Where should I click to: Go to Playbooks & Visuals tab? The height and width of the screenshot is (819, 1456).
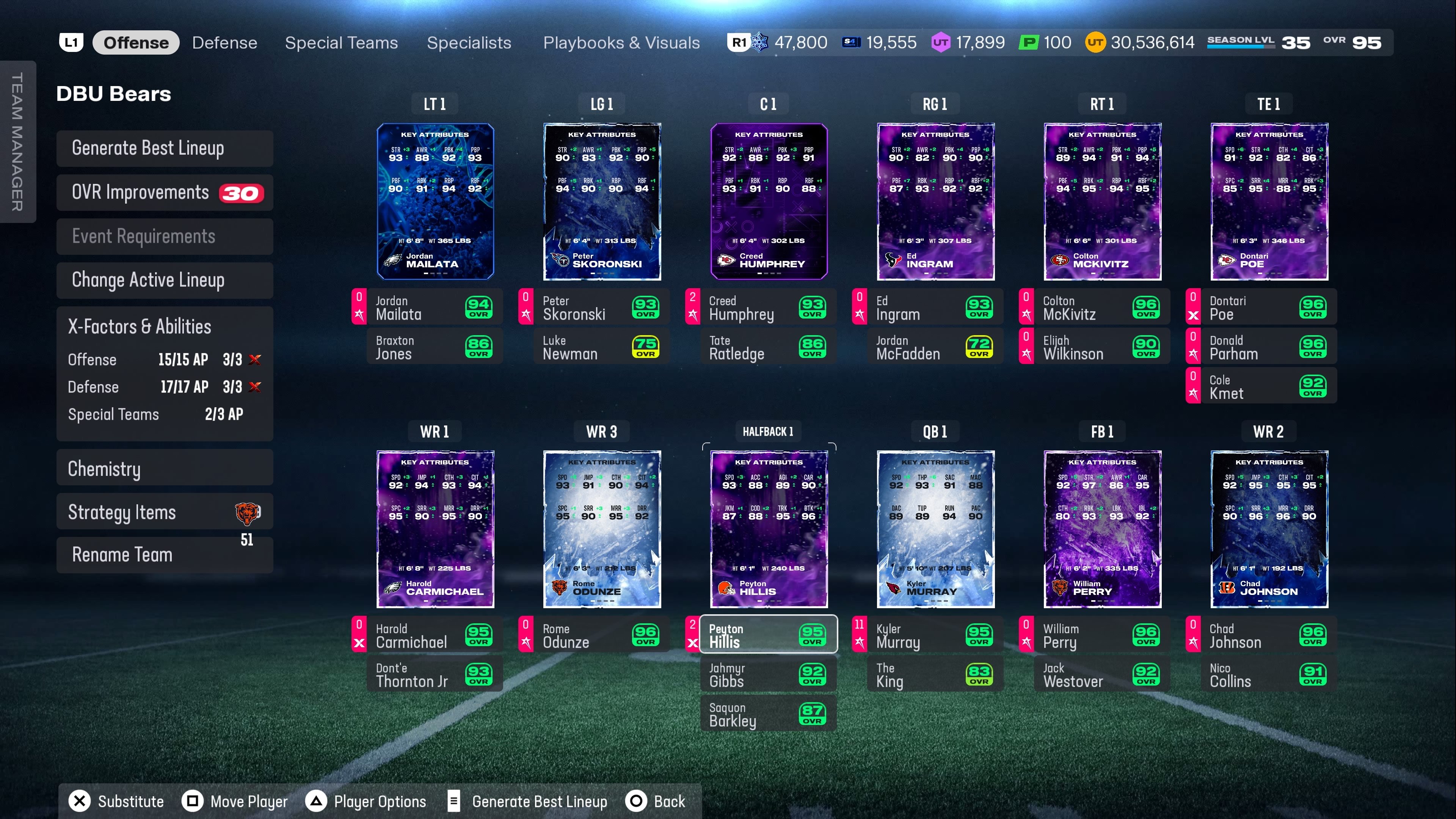[621, 43]
